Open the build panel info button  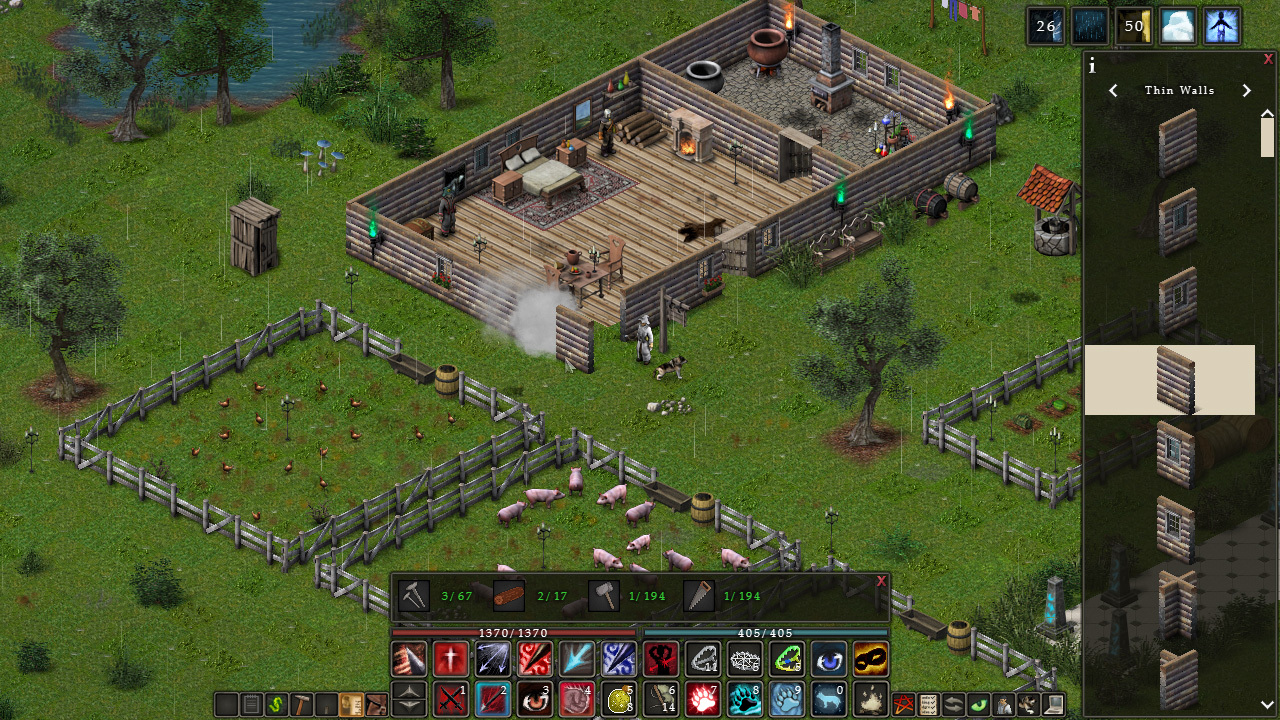[x=1092, y=66]
